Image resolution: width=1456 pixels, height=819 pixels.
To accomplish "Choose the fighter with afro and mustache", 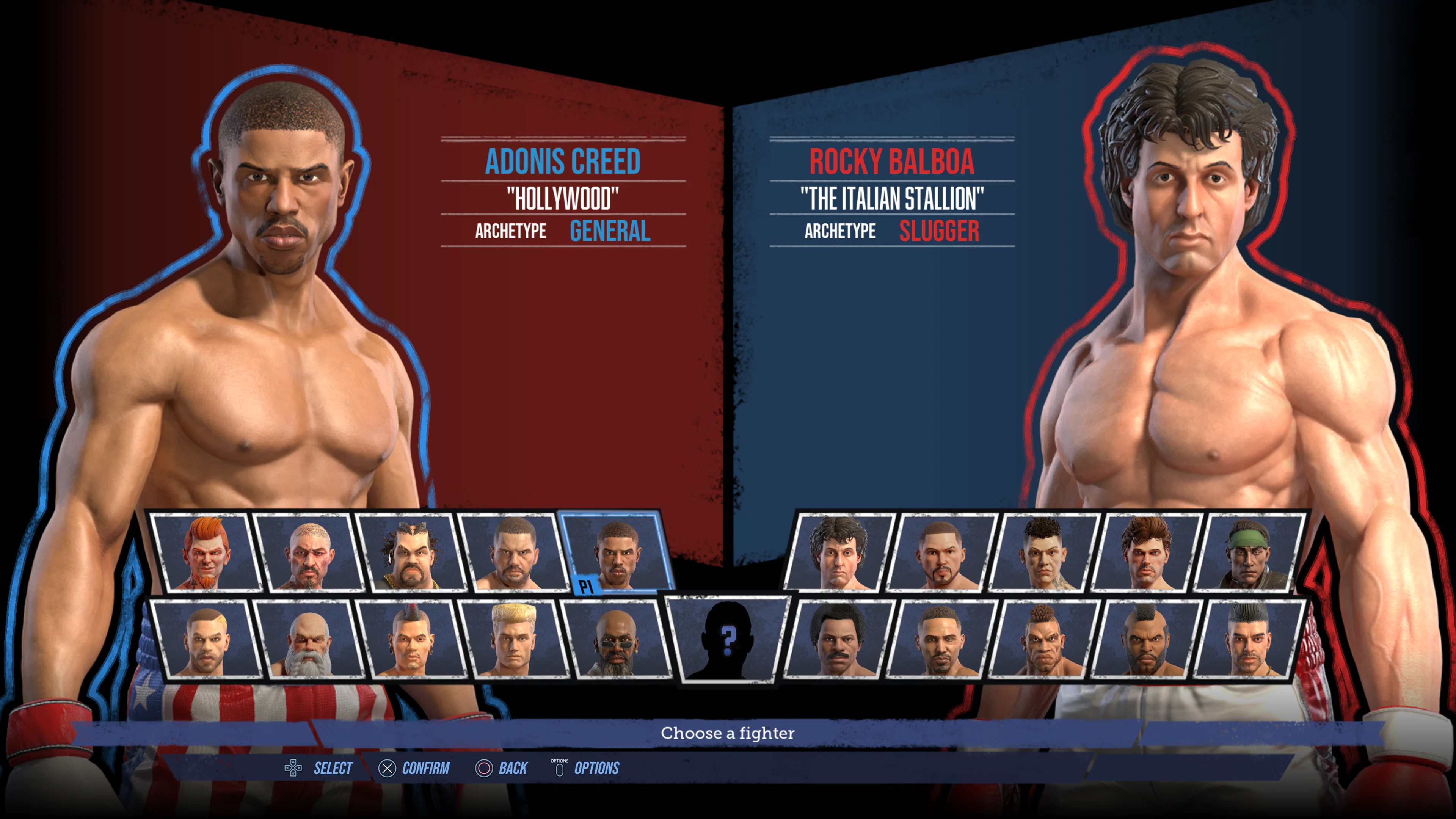I will (x=838, y=639).
